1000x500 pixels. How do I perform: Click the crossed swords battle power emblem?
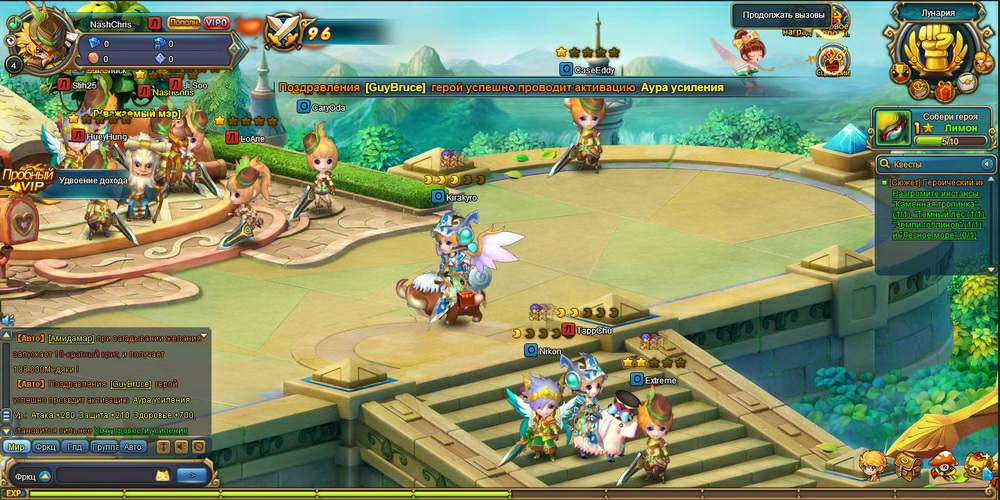pyautogui.click(x=283, y=33)
